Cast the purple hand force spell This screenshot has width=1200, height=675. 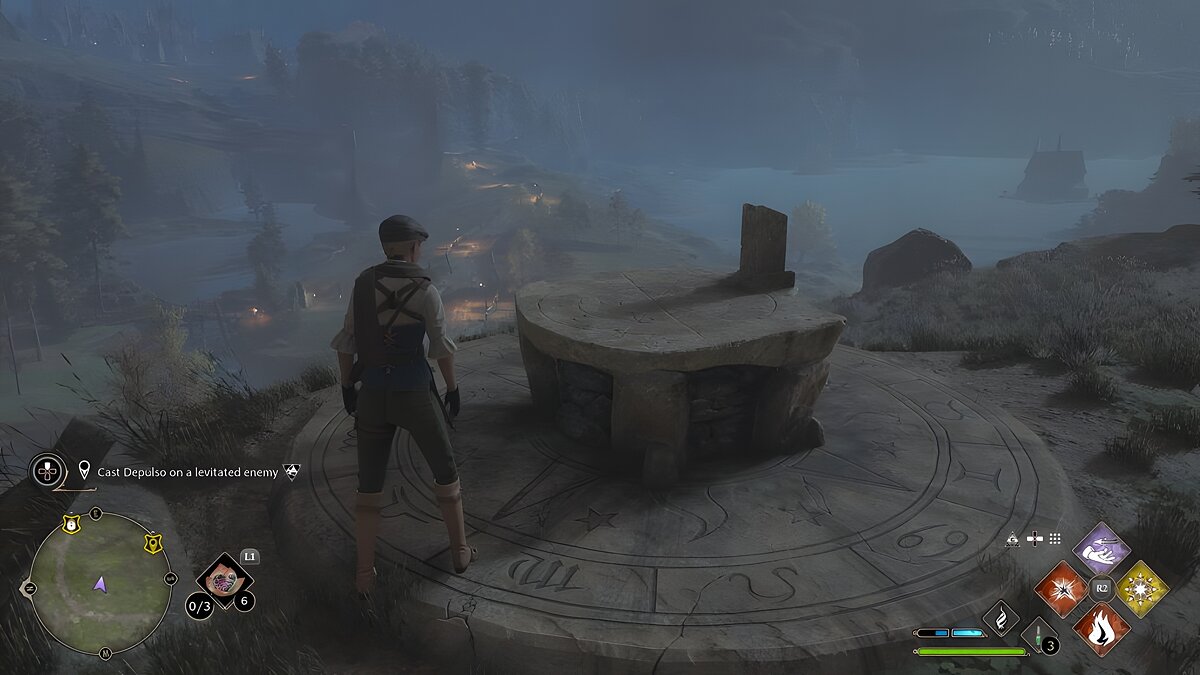pos(1101,549)
